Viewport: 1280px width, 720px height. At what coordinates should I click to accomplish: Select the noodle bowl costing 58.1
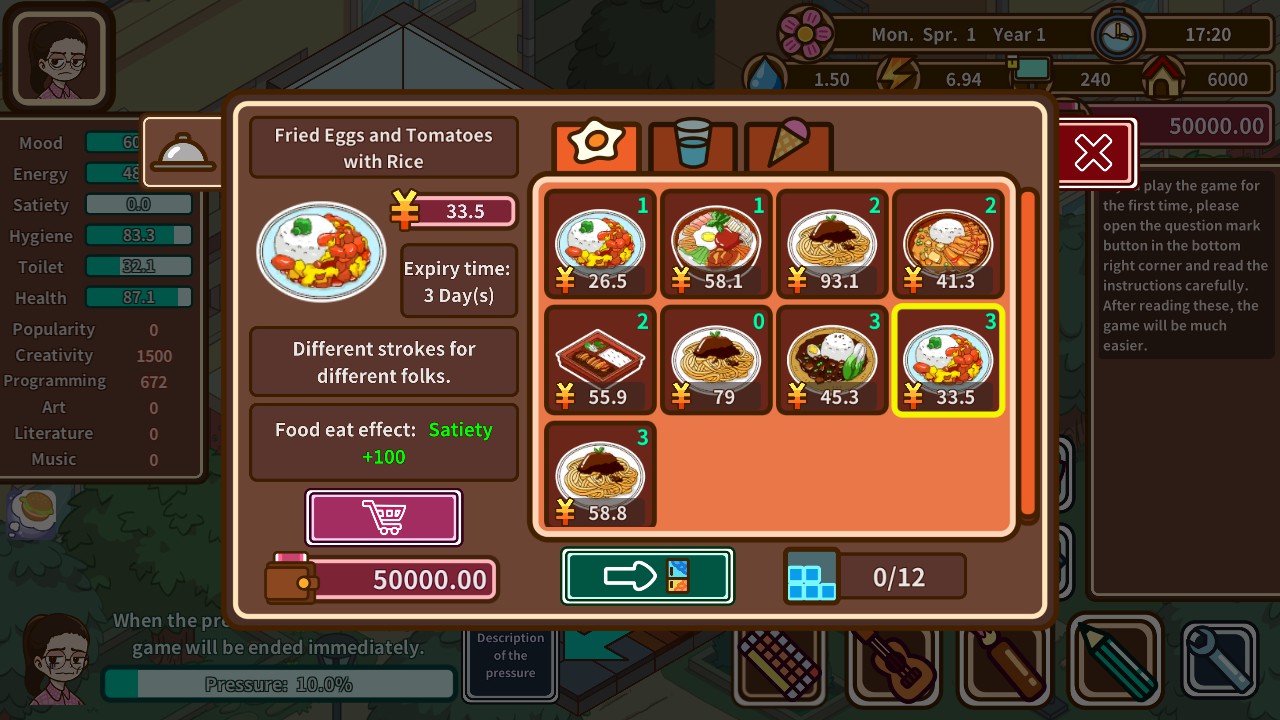(716, 244)
